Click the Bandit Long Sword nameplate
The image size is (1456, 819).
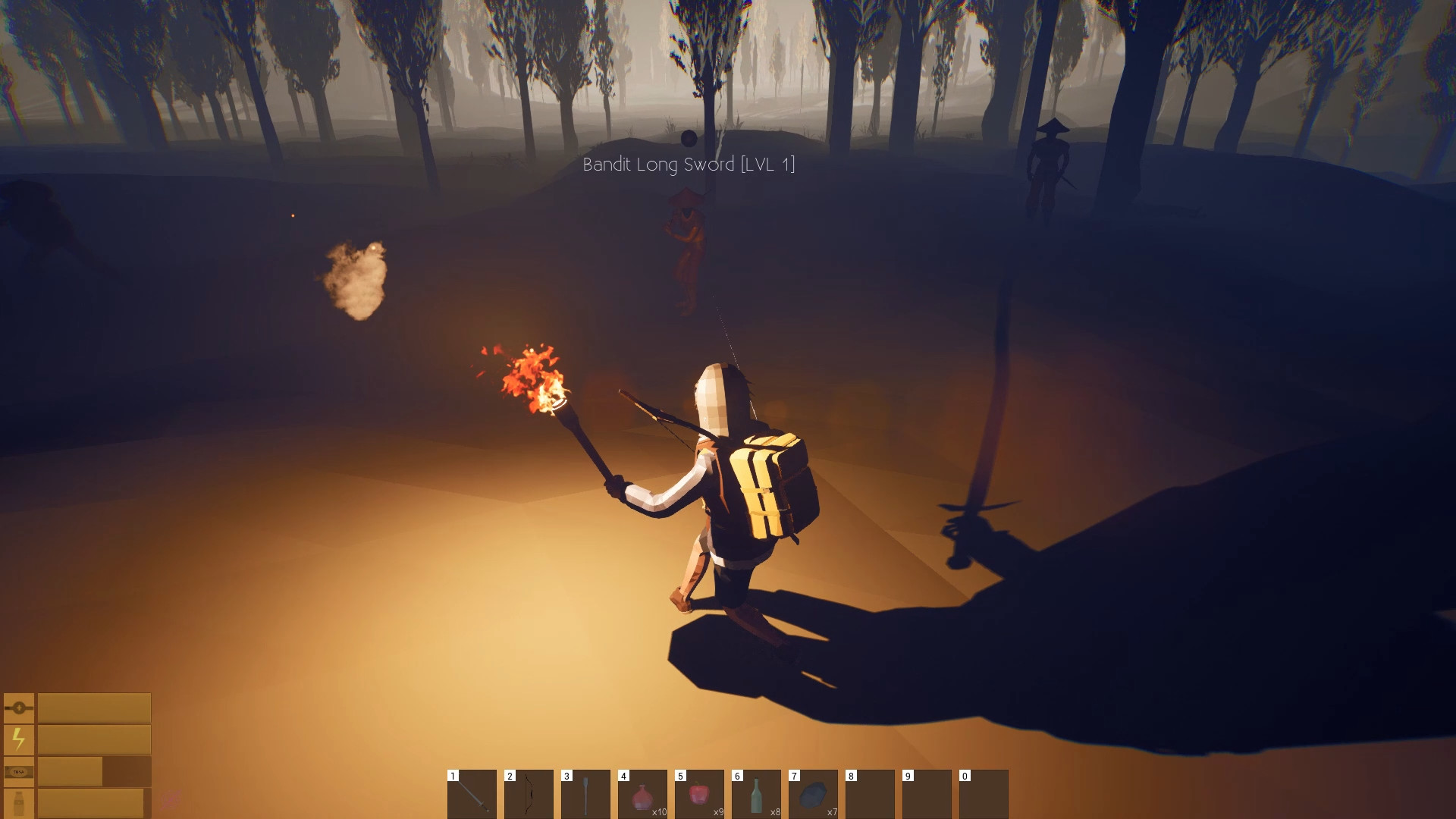689,164
